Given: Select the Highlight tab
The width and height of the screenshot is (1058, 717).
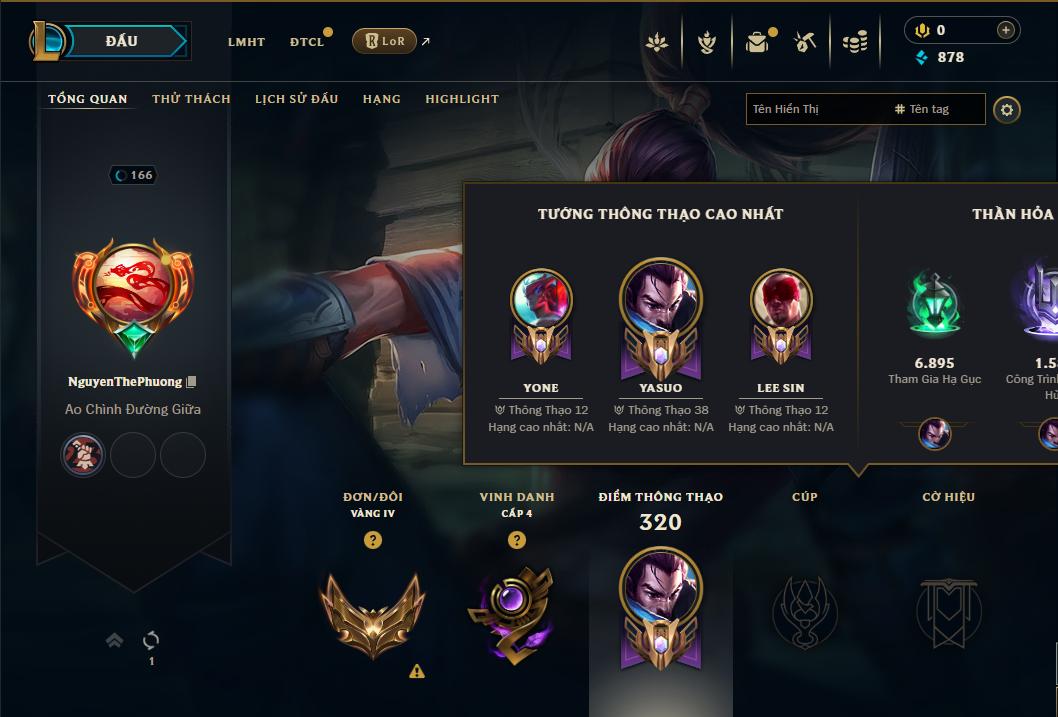Looking at the screenshot, I should [462, 99].
